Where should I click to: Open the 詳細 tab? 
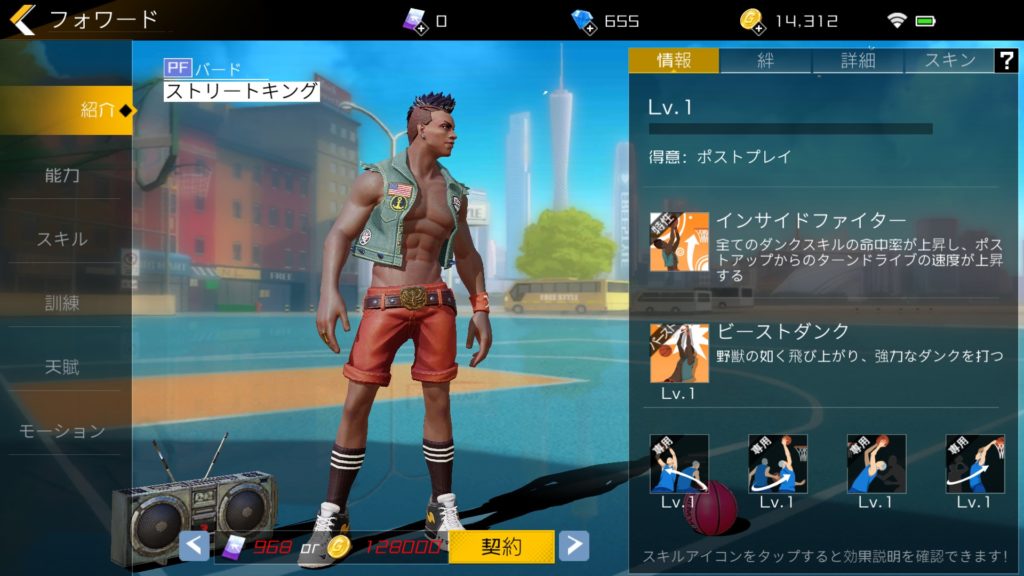(858, 60)
